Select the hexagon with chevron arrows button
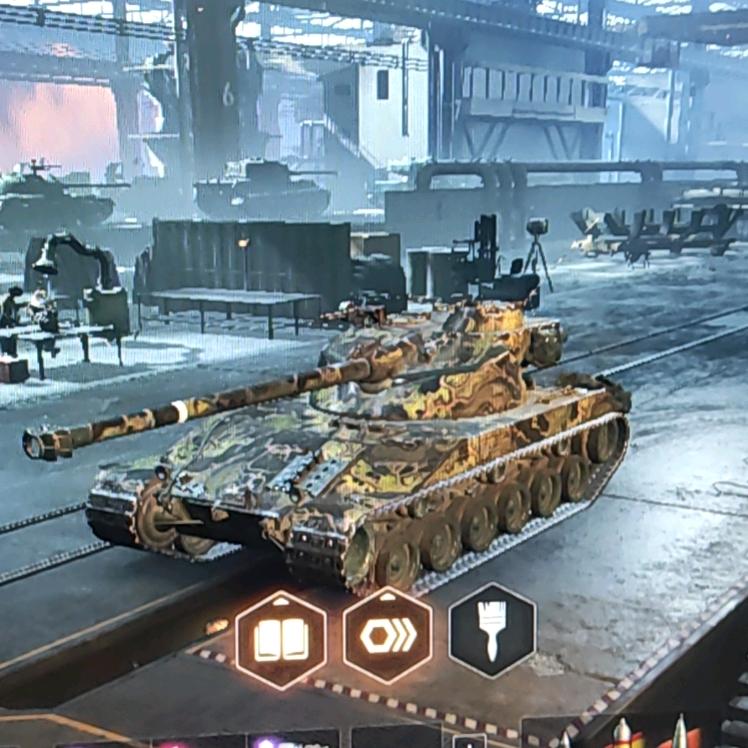This screenshot has width=748, height=748. tap(388, 636)
